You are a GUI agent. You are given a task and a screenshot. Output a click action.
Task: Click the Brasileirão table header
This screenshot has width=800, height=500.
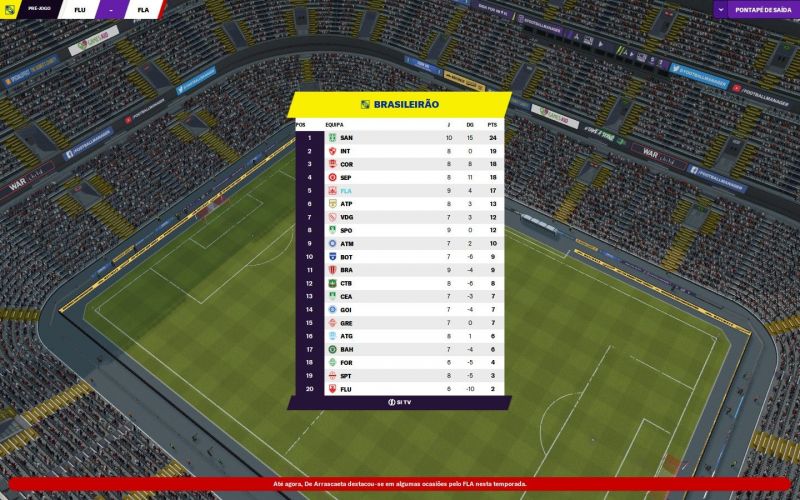pyautogui.click(x=400, y=104)
